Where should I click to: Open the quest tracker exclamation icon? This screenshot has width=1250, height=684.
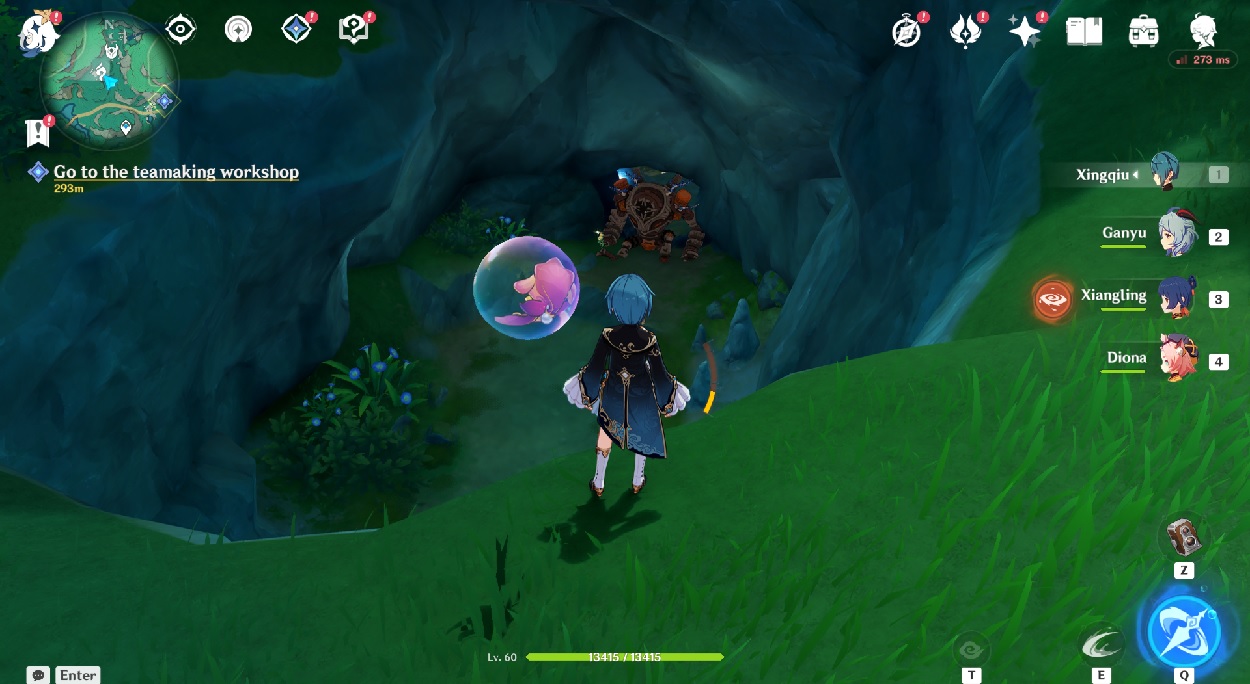point(38,131)
